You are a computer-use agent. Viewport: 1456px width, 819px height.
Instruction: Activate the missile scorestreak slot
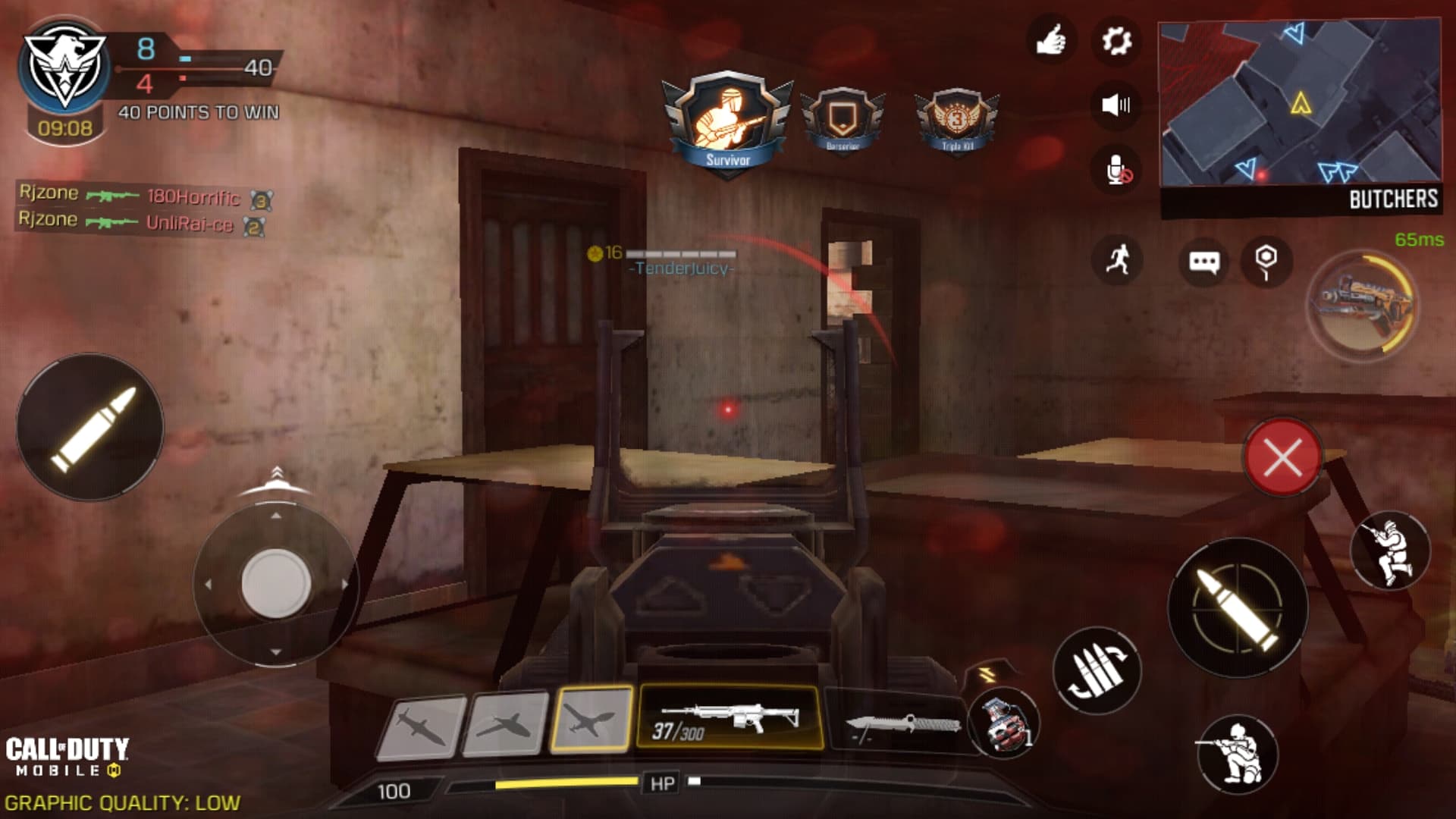pyautogui.click(x=422, y=725)
